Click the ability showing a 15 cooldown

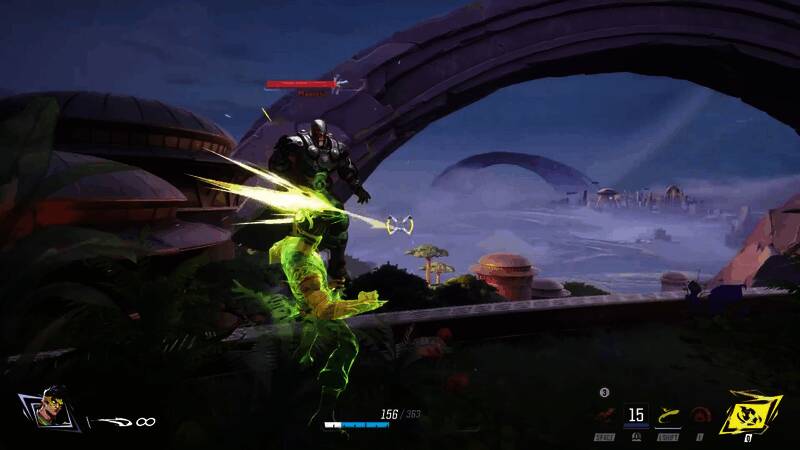[635, 414]
